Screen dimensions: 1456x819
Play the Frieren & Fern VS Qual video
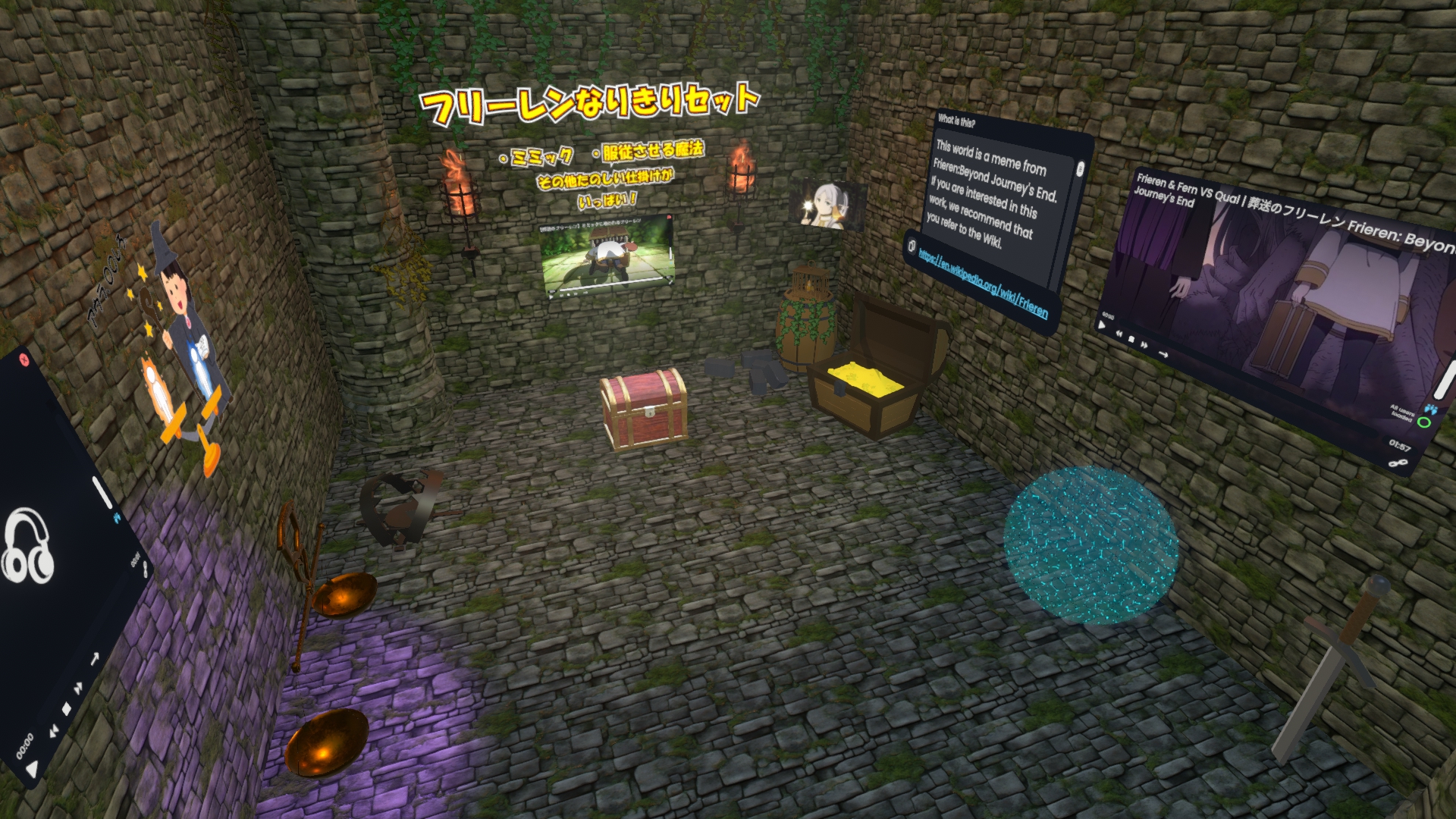click(x=1102, y=325)
